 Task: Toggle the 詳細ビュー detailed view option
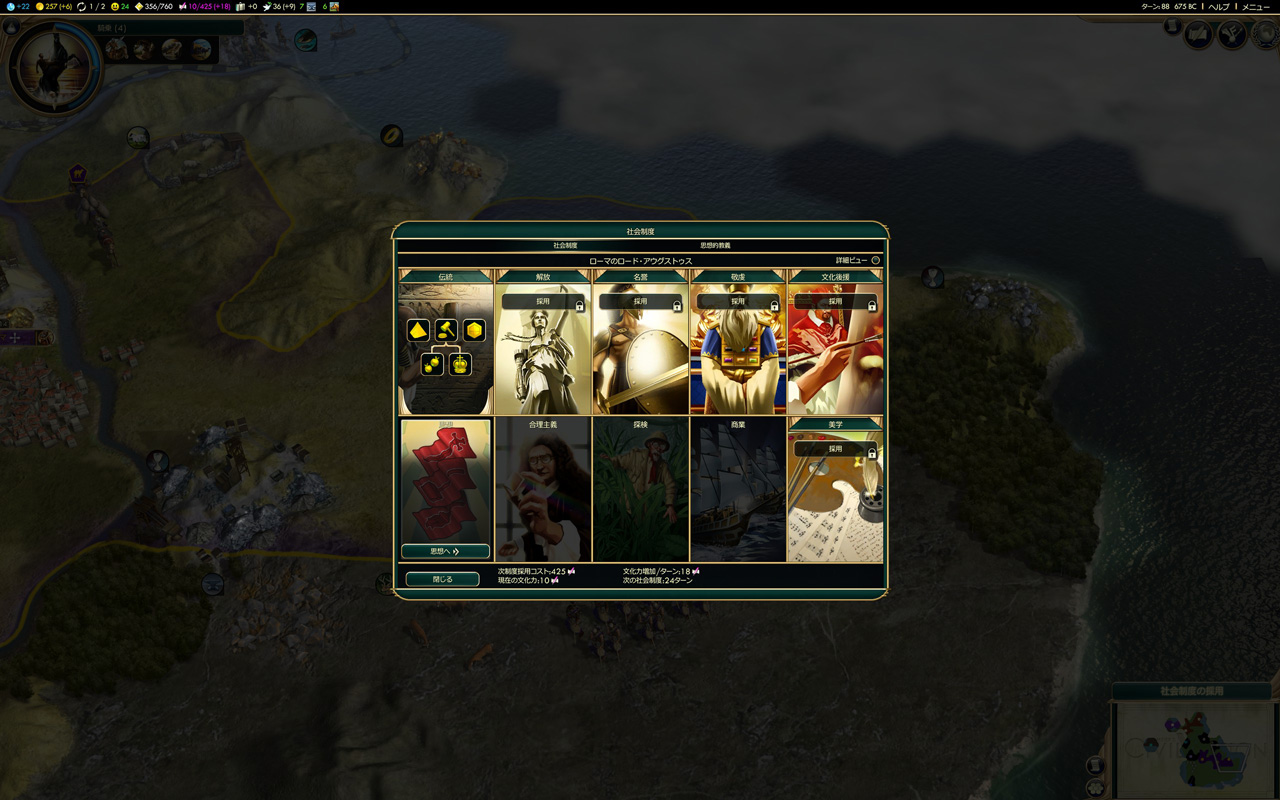(875, 260)
